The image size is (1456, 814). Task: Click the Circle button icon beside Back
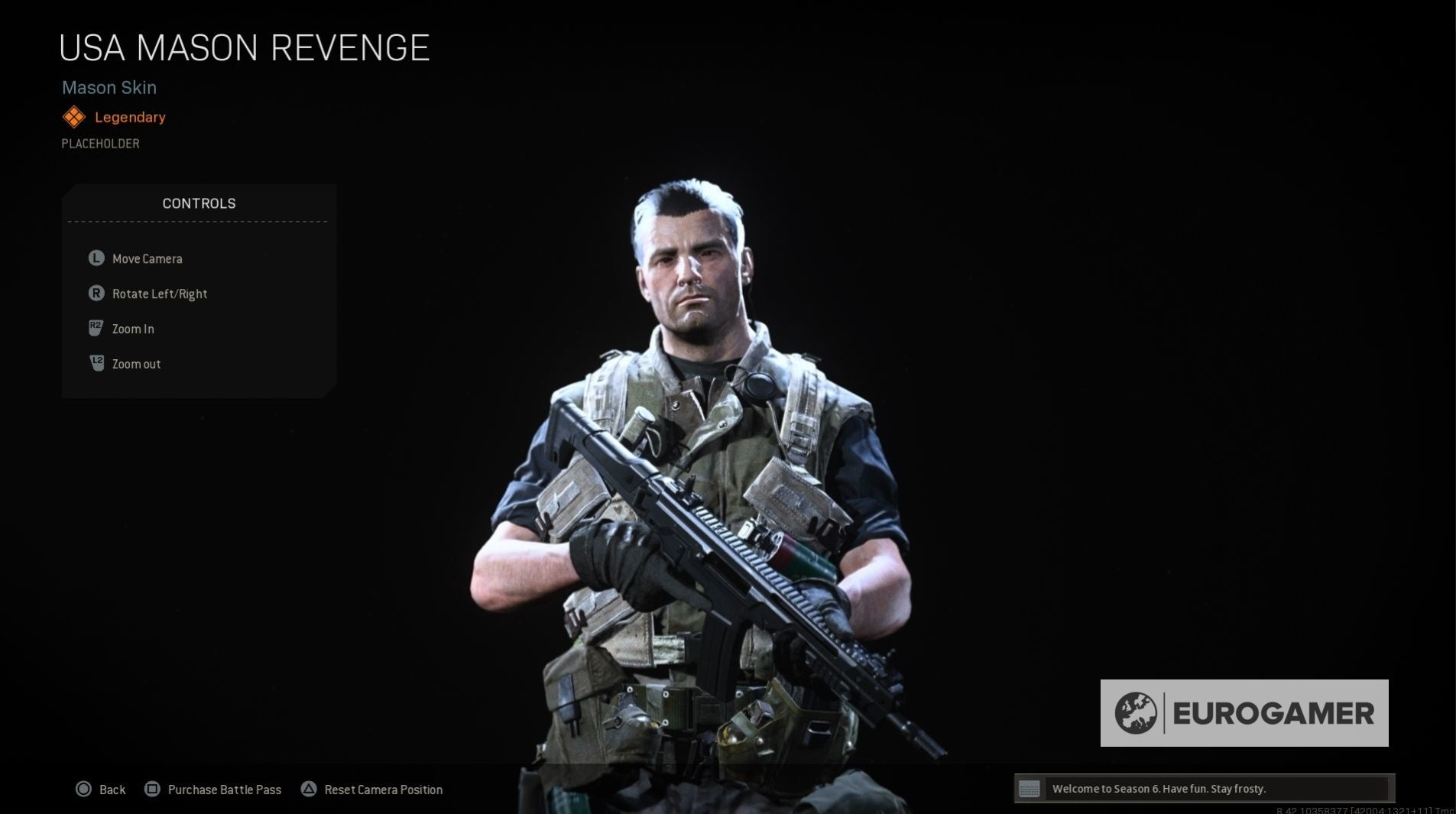coord(83,789)
